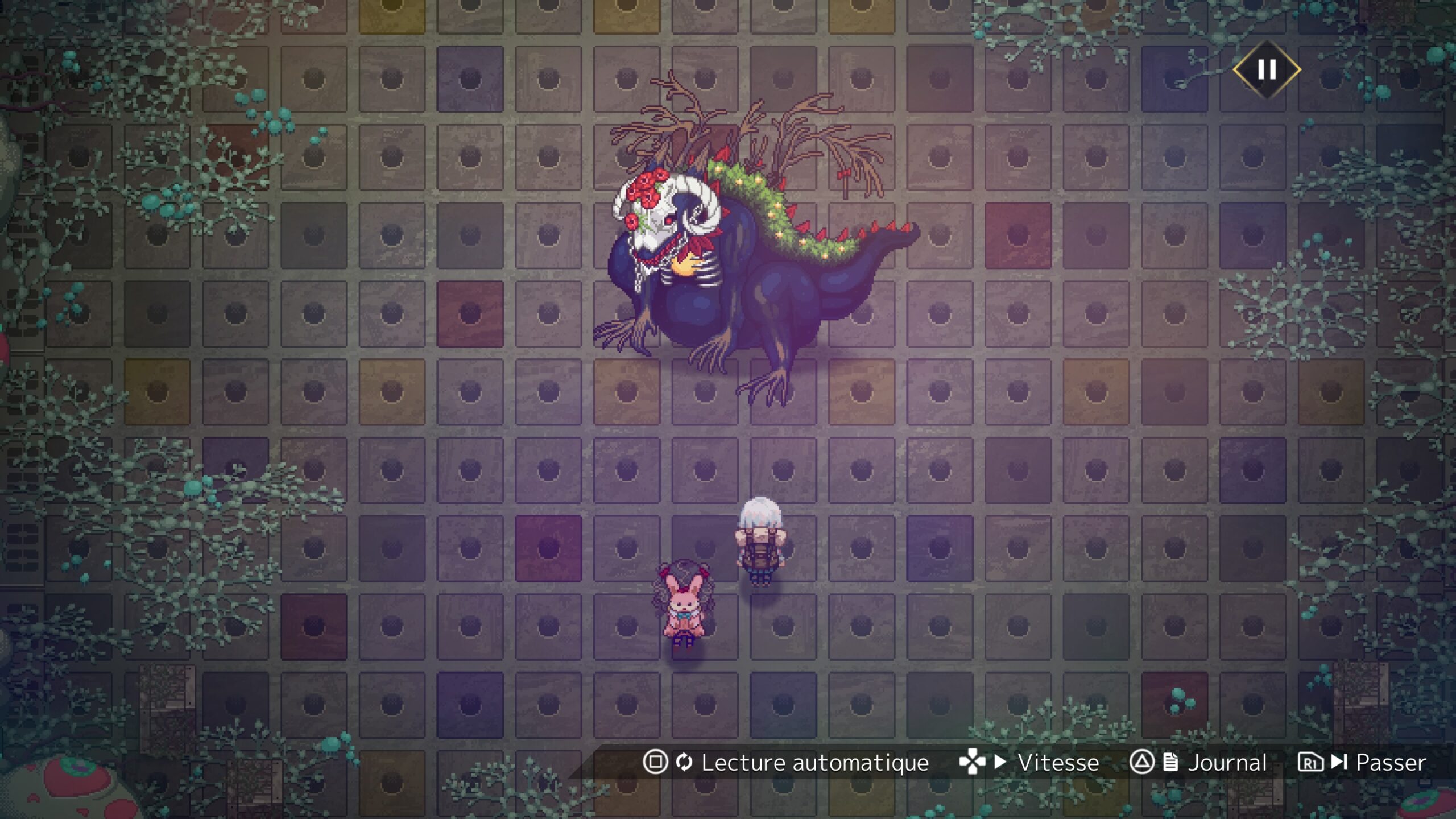Click the diamond pause button
This screenshot has width=1456, height=819.
1267,70
